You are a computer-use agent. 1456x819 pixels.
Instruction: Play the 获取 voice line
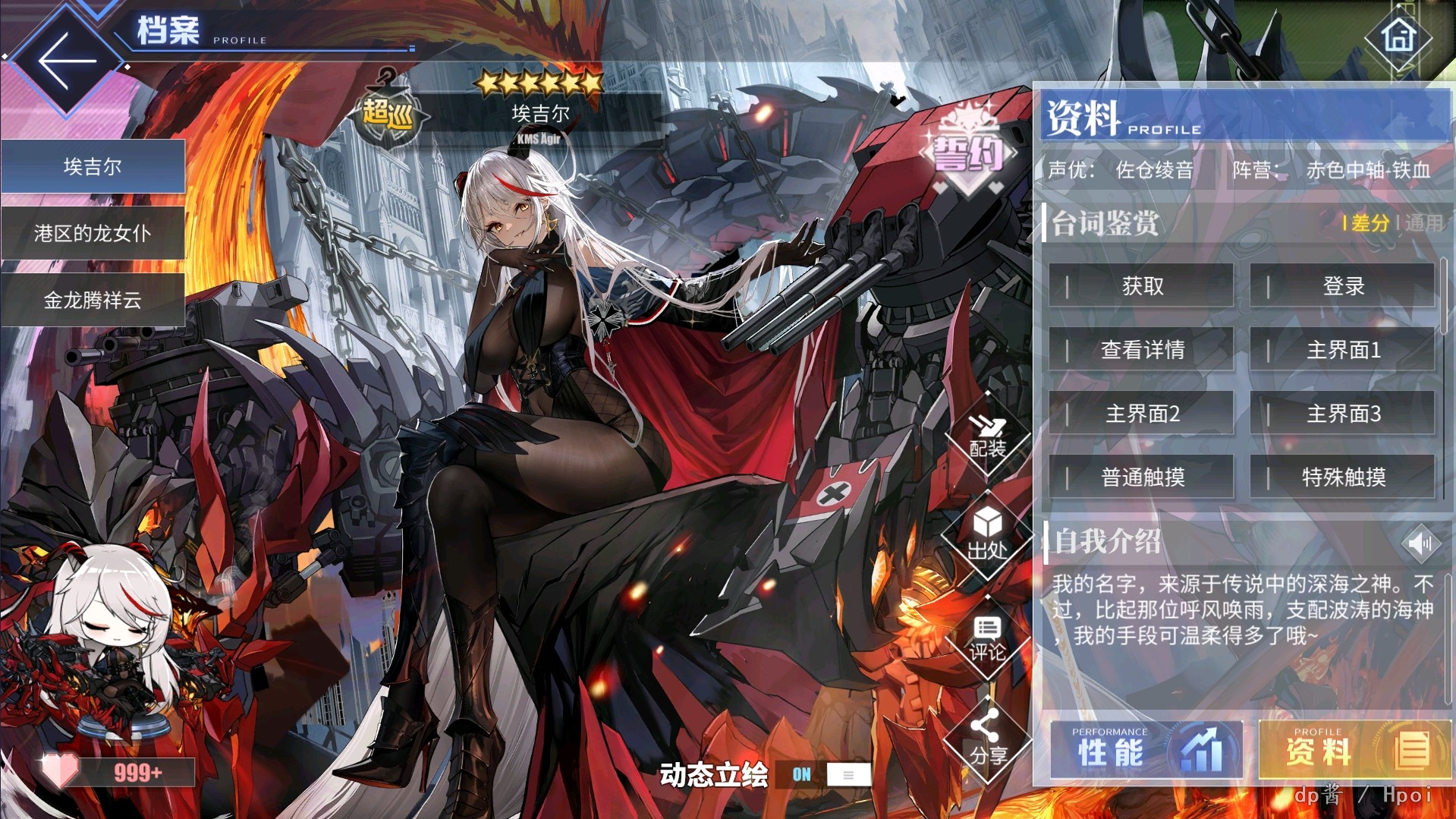pos(1141,286)
